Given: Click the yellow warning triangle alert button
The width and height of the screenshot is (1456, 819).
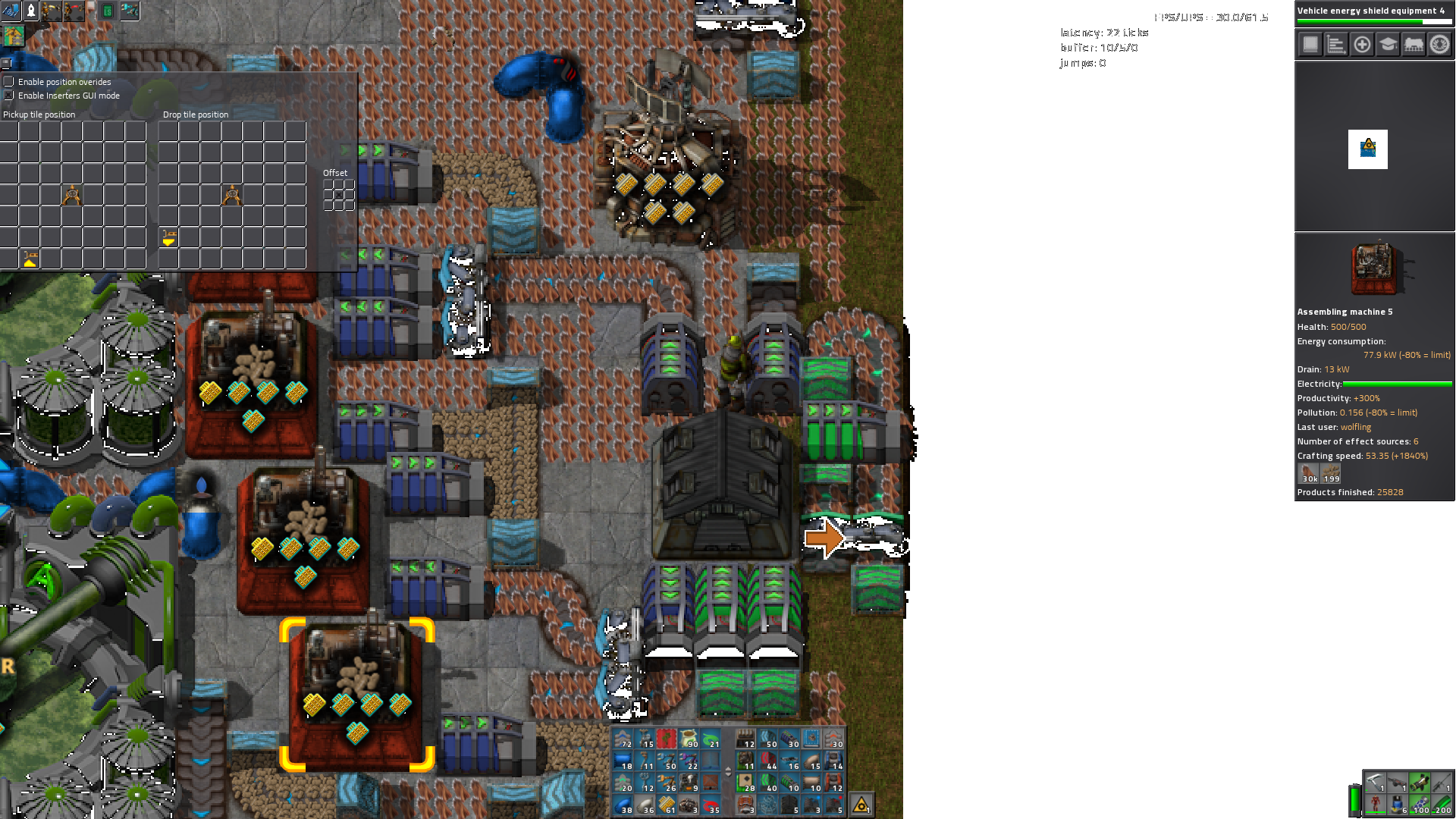Looking at the screenshot, I should coord(861,805).
